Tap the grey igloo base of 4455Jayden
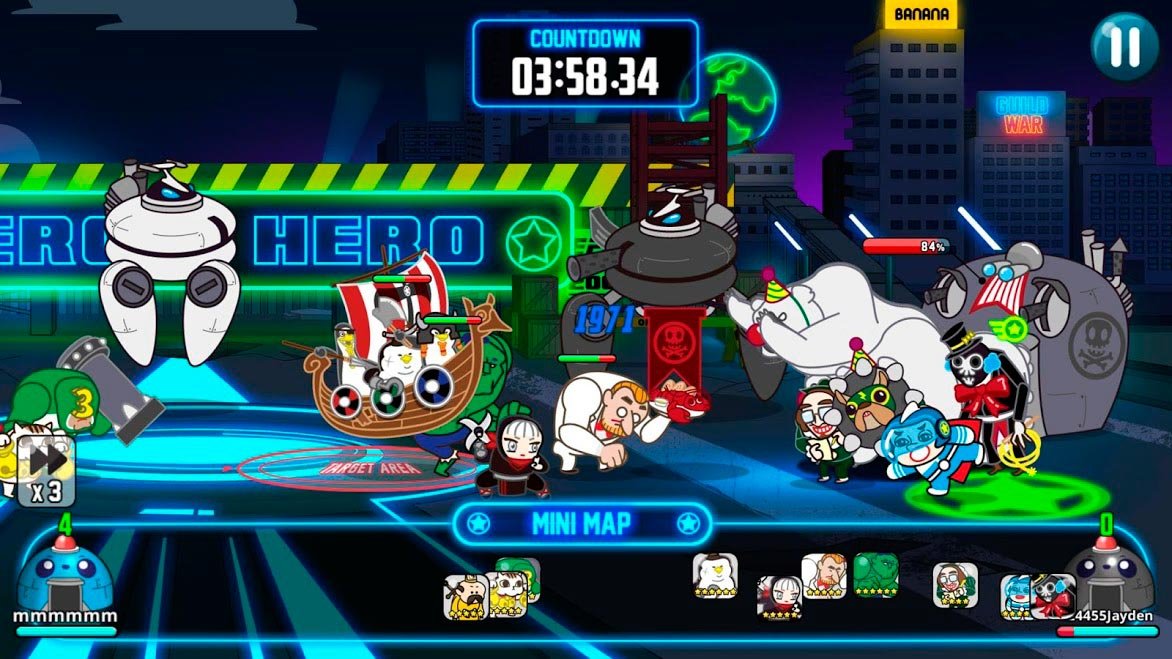 (1106, 575)
